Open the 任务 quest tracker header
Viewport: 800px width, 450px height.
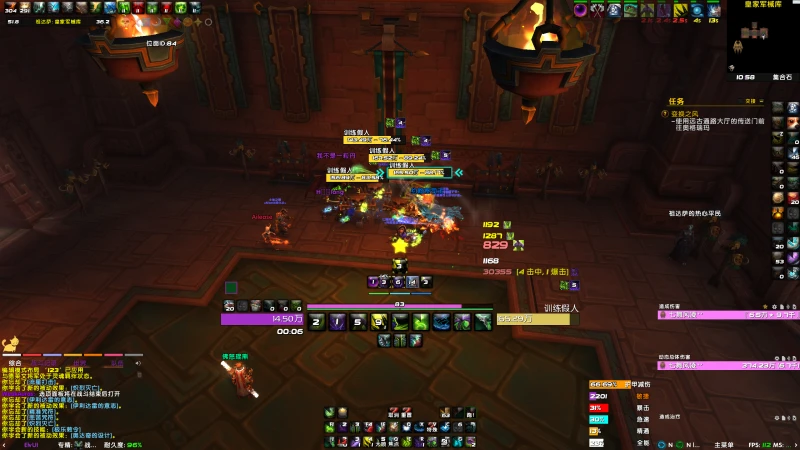point(677,101)
